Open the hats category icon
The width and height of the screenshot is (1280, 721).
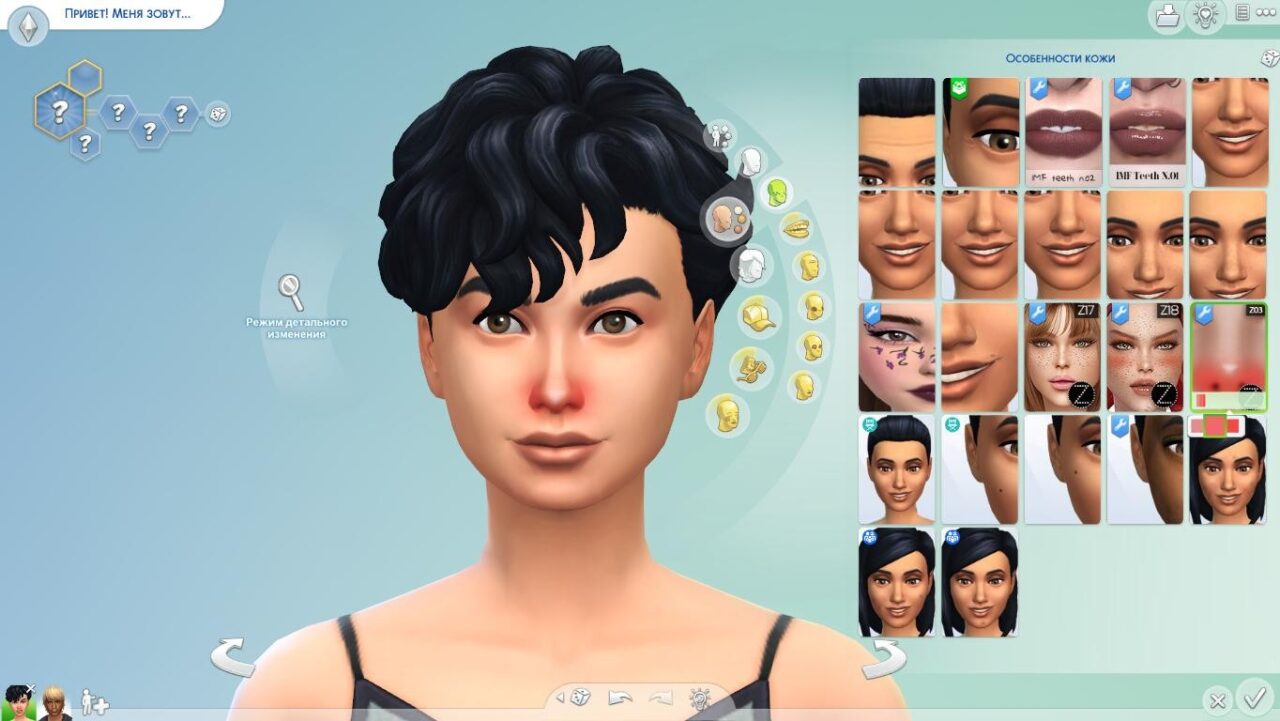pos(758,317)
